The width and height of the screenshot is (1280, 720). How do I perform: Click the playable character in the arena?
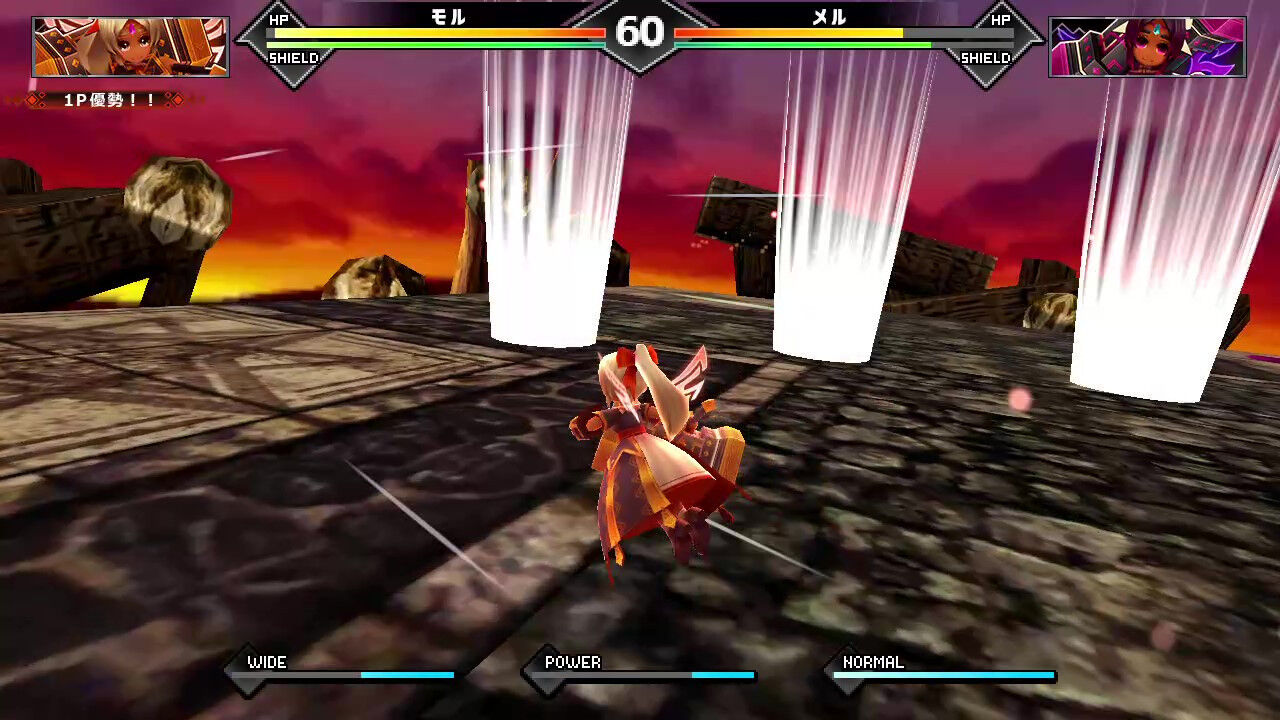click(650, 460)
